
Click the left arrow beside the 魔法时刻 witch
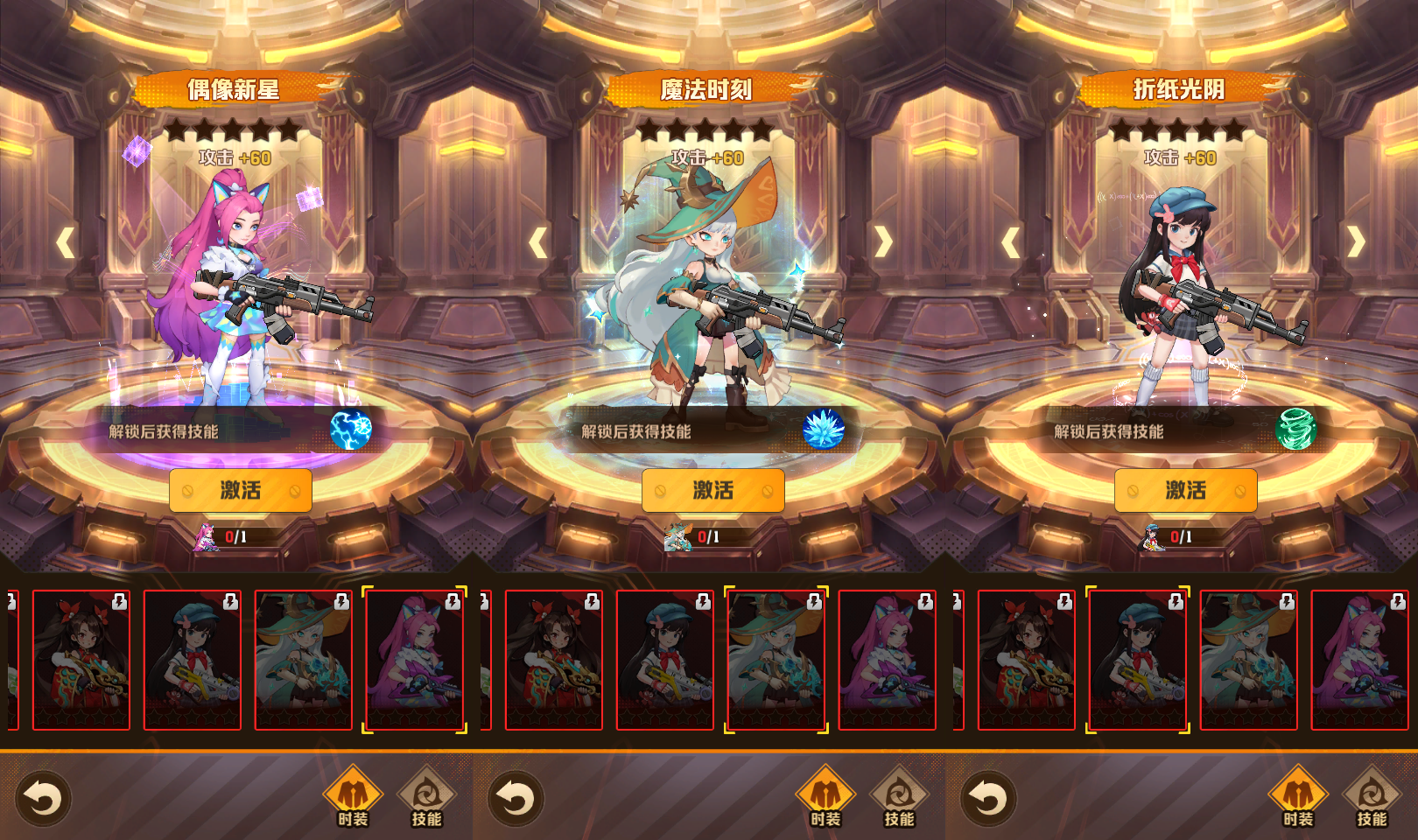coord(538,242)
